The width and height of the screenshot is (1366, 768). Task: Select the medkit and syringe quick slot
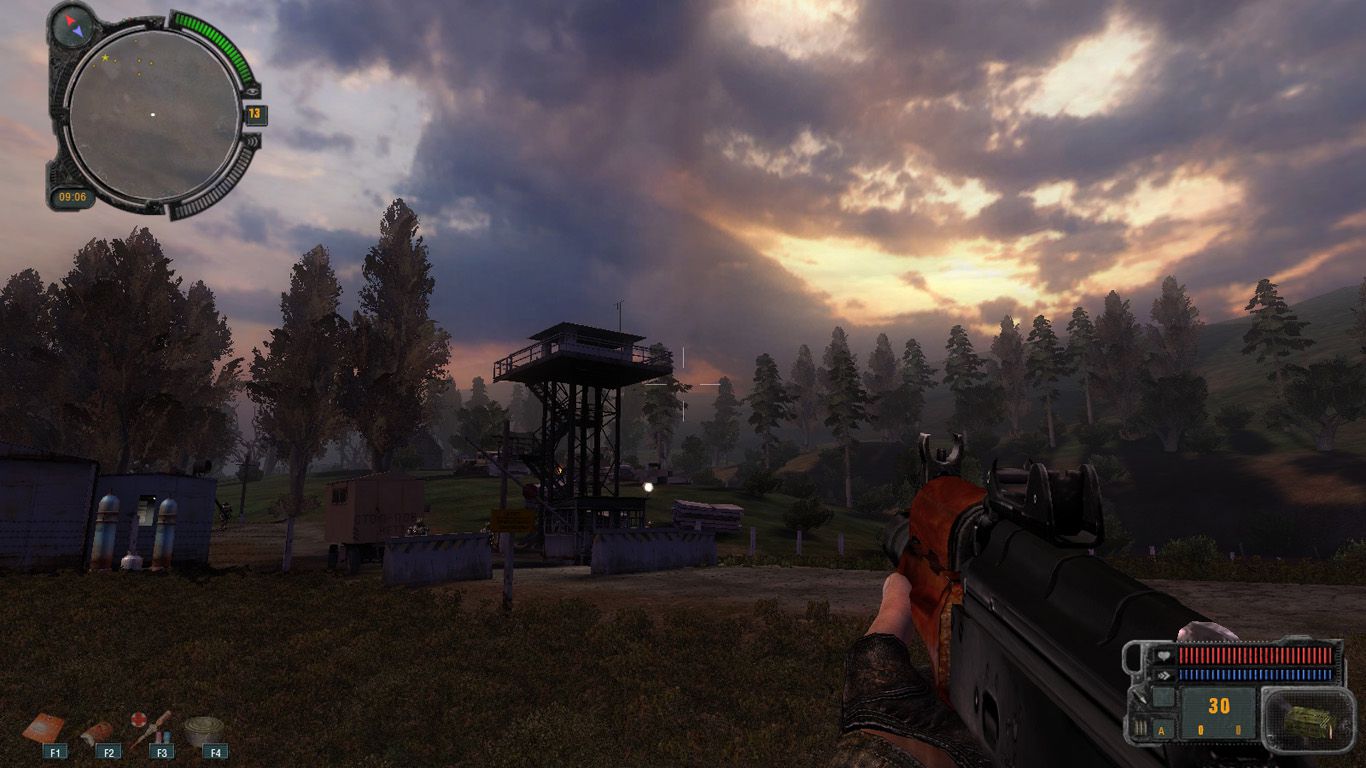(150, 727)
